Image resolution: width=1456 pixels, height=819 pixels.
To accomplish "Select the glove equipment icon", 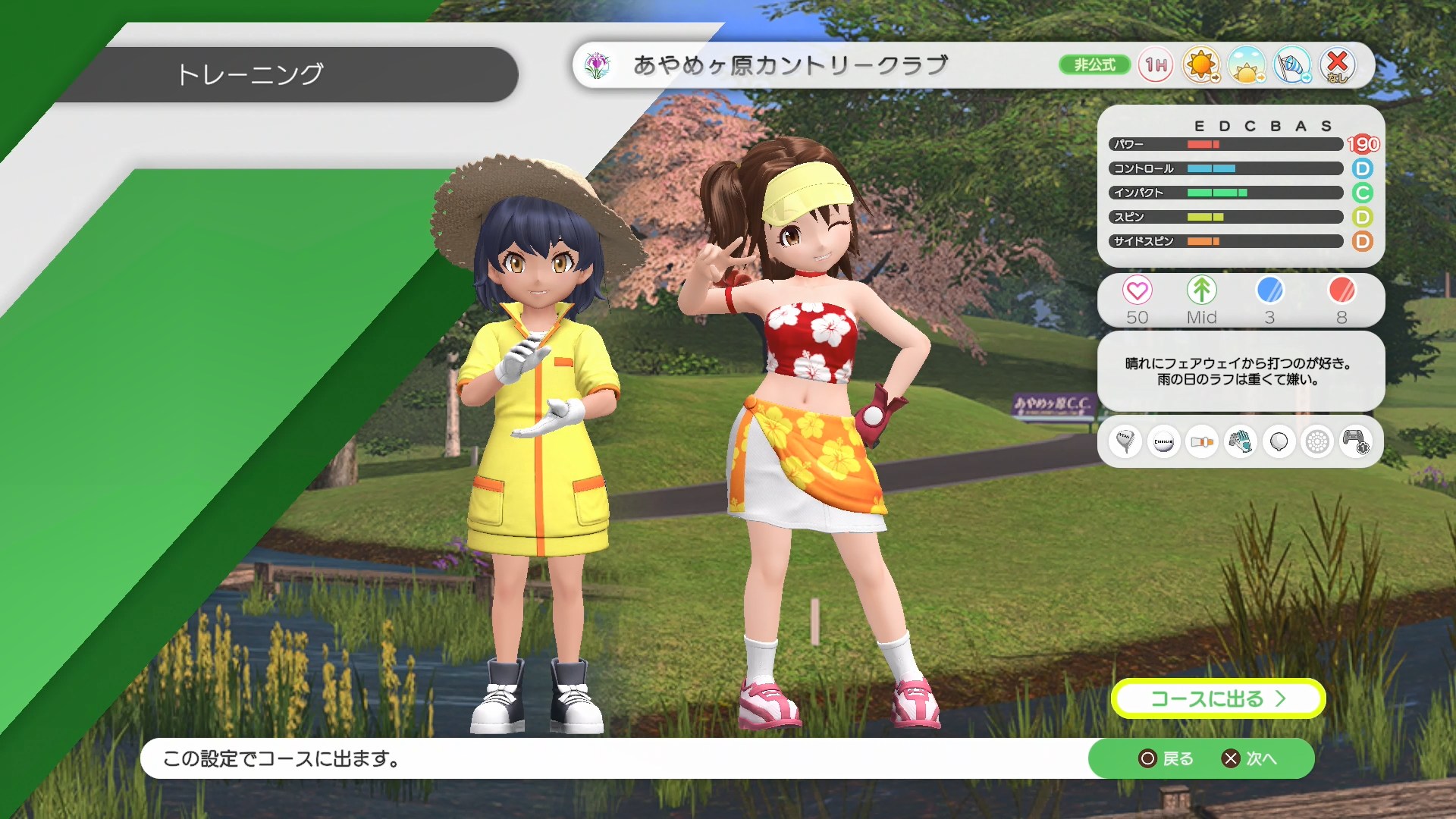I will point(1241,441).
